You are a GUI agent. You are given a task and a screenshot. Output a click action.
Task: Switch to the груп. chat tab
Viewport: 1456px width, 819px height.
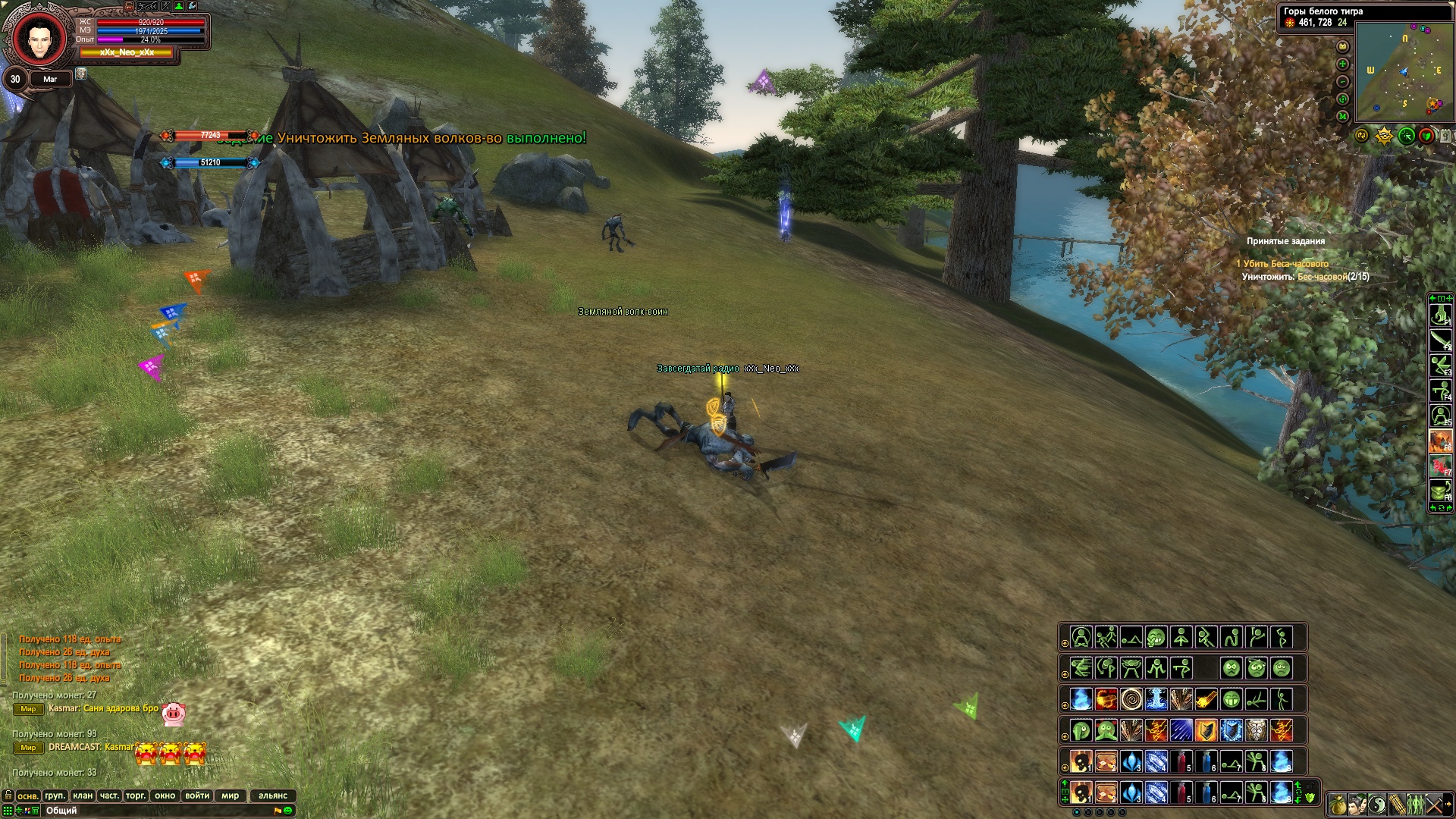tap(55, 795)
